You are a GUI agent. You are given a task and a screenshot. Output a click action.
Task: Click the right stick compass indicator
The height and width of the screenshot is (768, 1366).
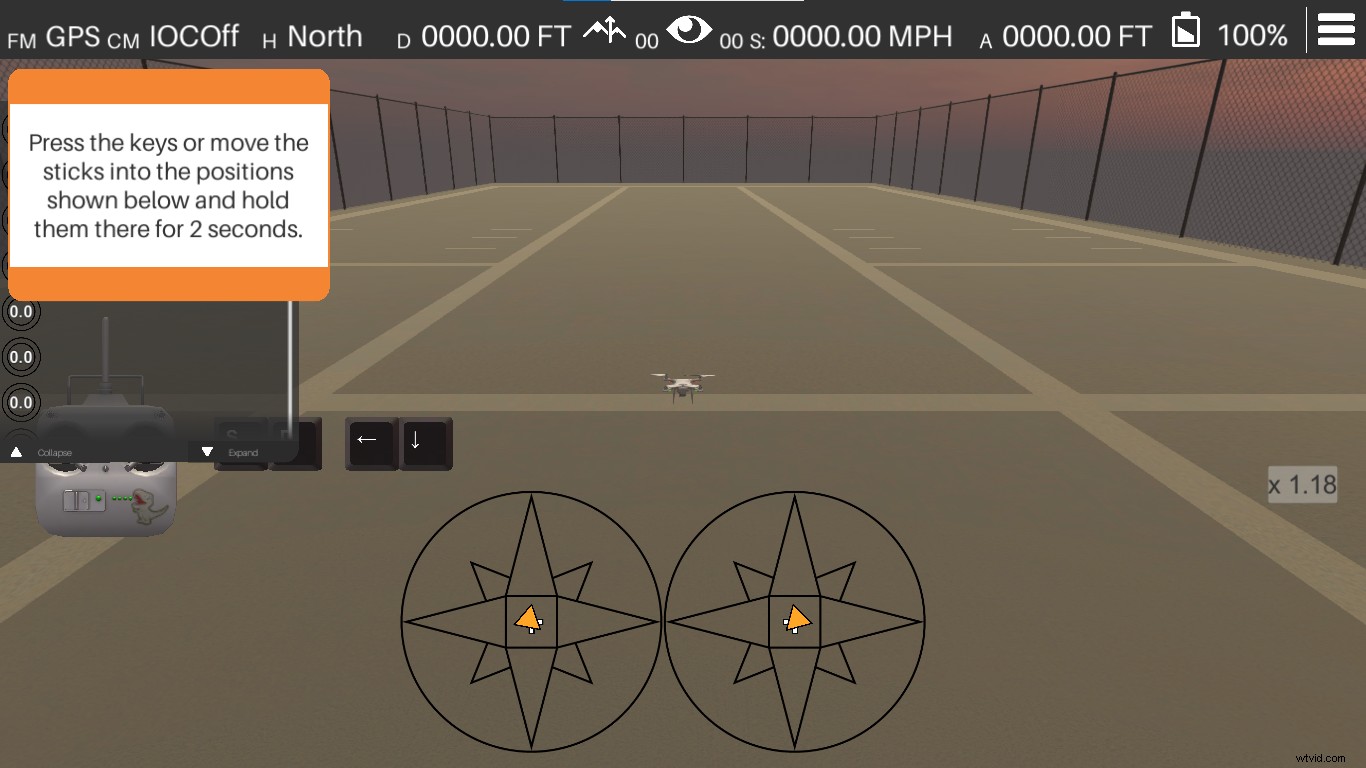795,620
